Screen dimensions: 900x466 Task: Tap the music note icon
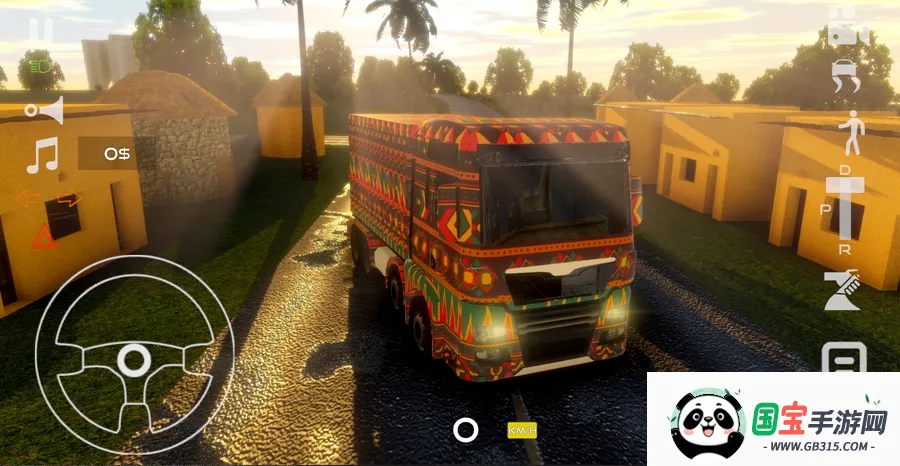tap(42, 156)
